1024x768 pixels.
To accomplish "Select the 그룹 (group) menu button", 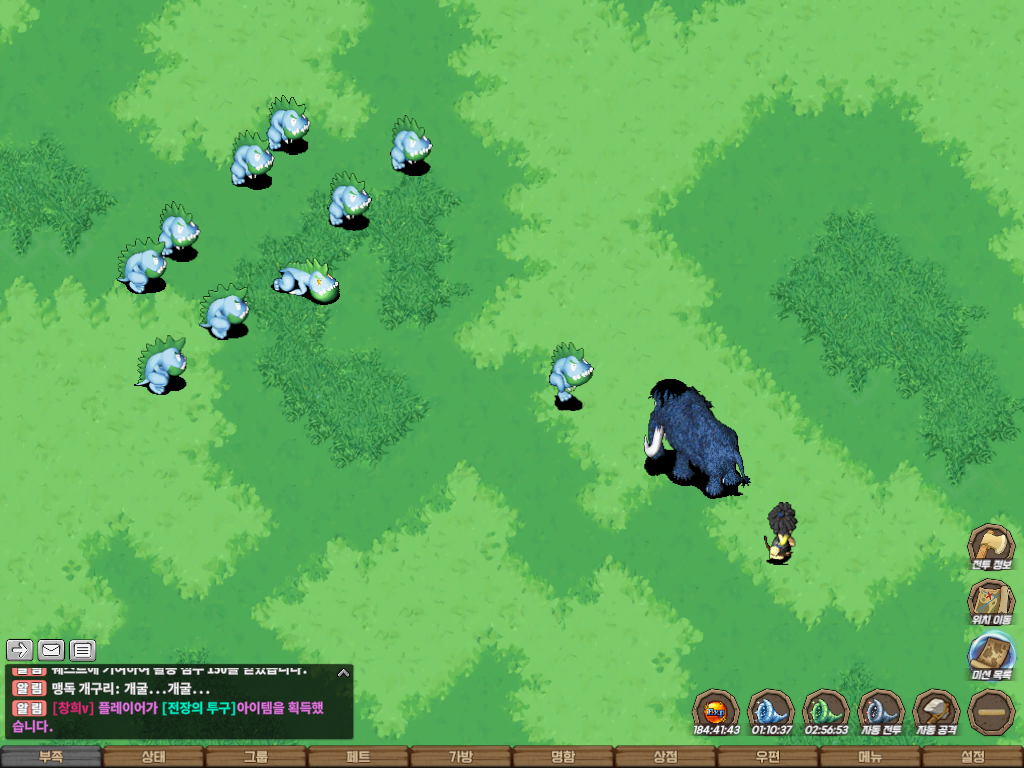I will point(256,757).
